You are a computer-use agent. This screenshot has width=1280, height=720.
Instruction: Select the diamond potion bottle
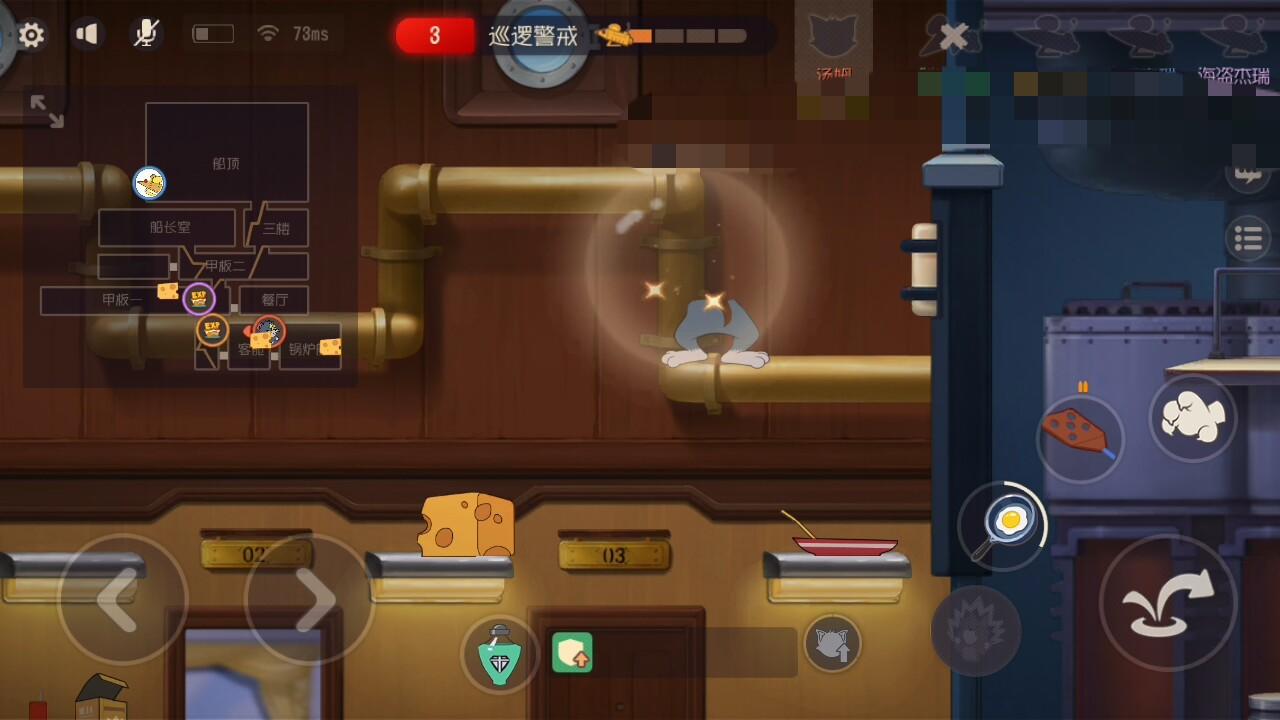tap(500, 650)
